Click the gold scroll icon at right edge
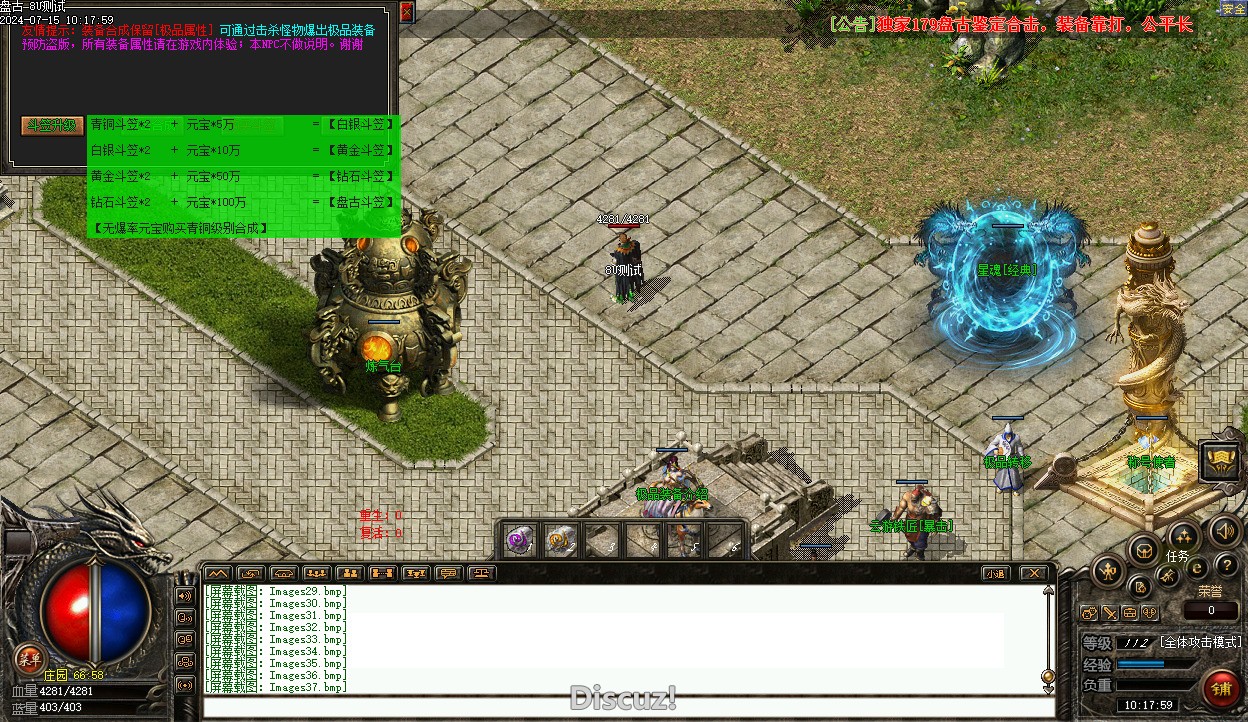 point(1221,460)
